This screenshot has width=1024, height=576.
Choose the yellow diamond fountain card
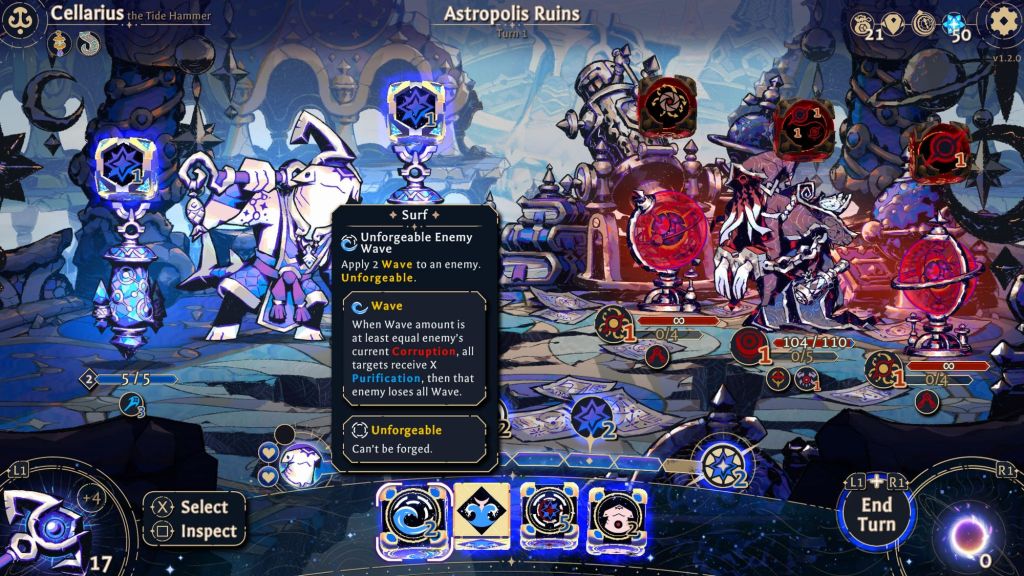click(x=482, y=516)
